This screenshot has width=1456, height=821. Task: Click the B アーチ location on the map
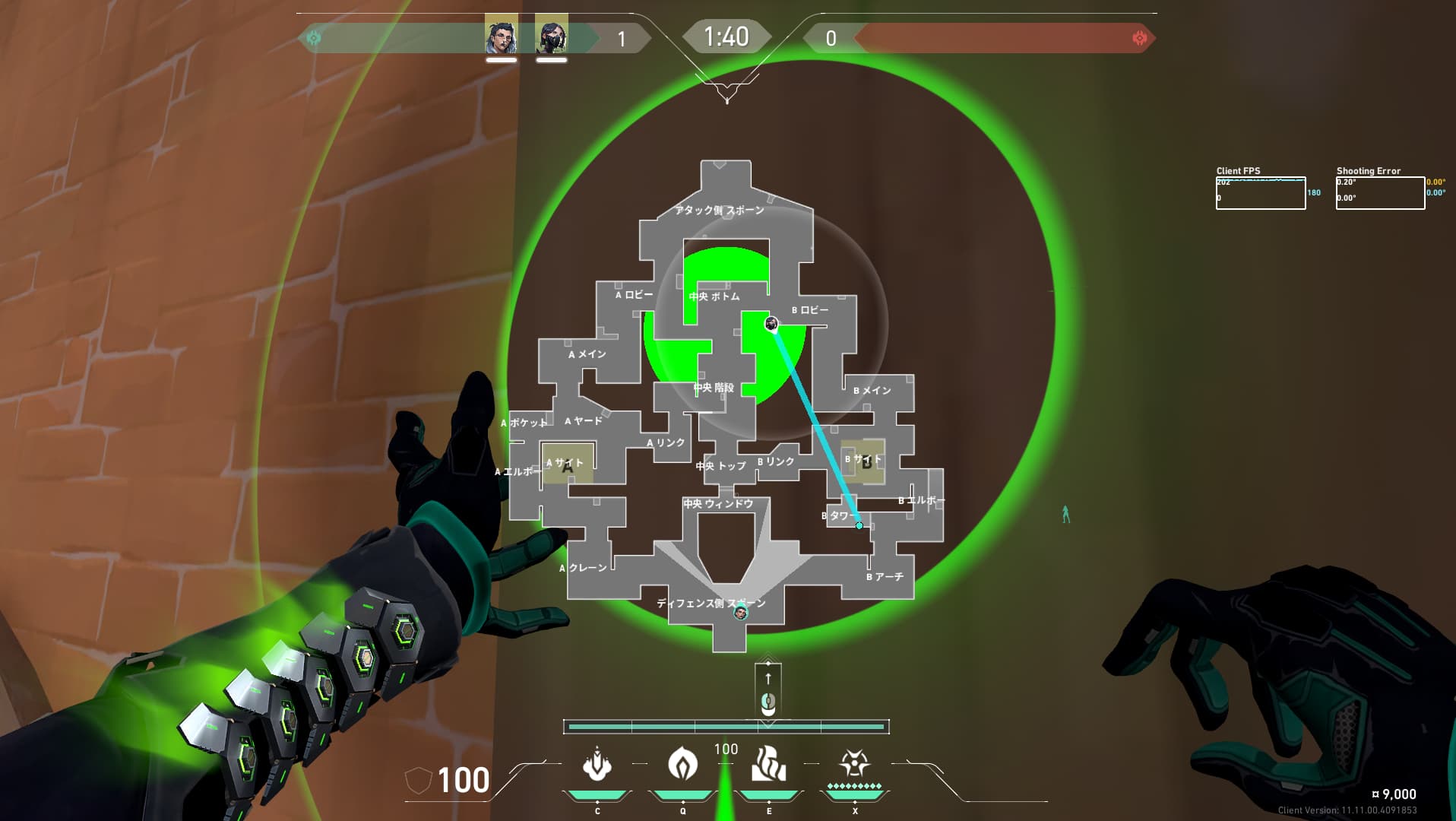click(885, 577)
